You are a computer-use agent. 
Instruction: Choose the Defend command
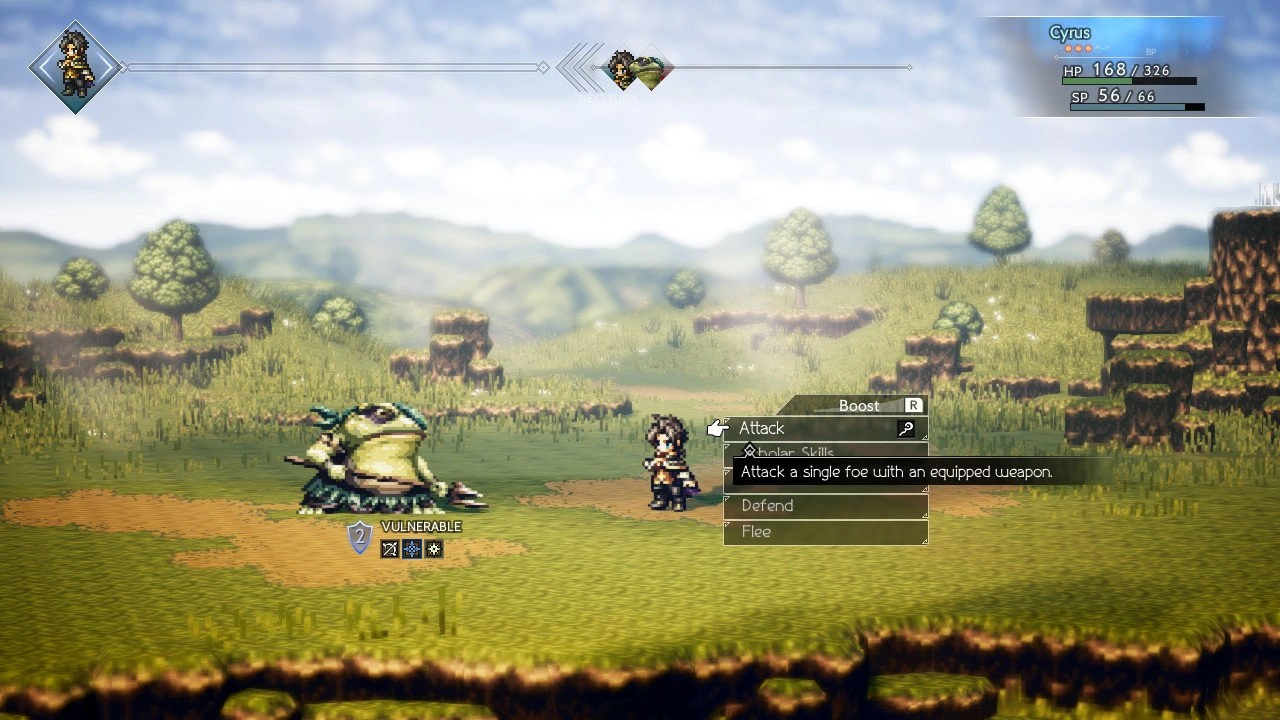click(768, 505)
